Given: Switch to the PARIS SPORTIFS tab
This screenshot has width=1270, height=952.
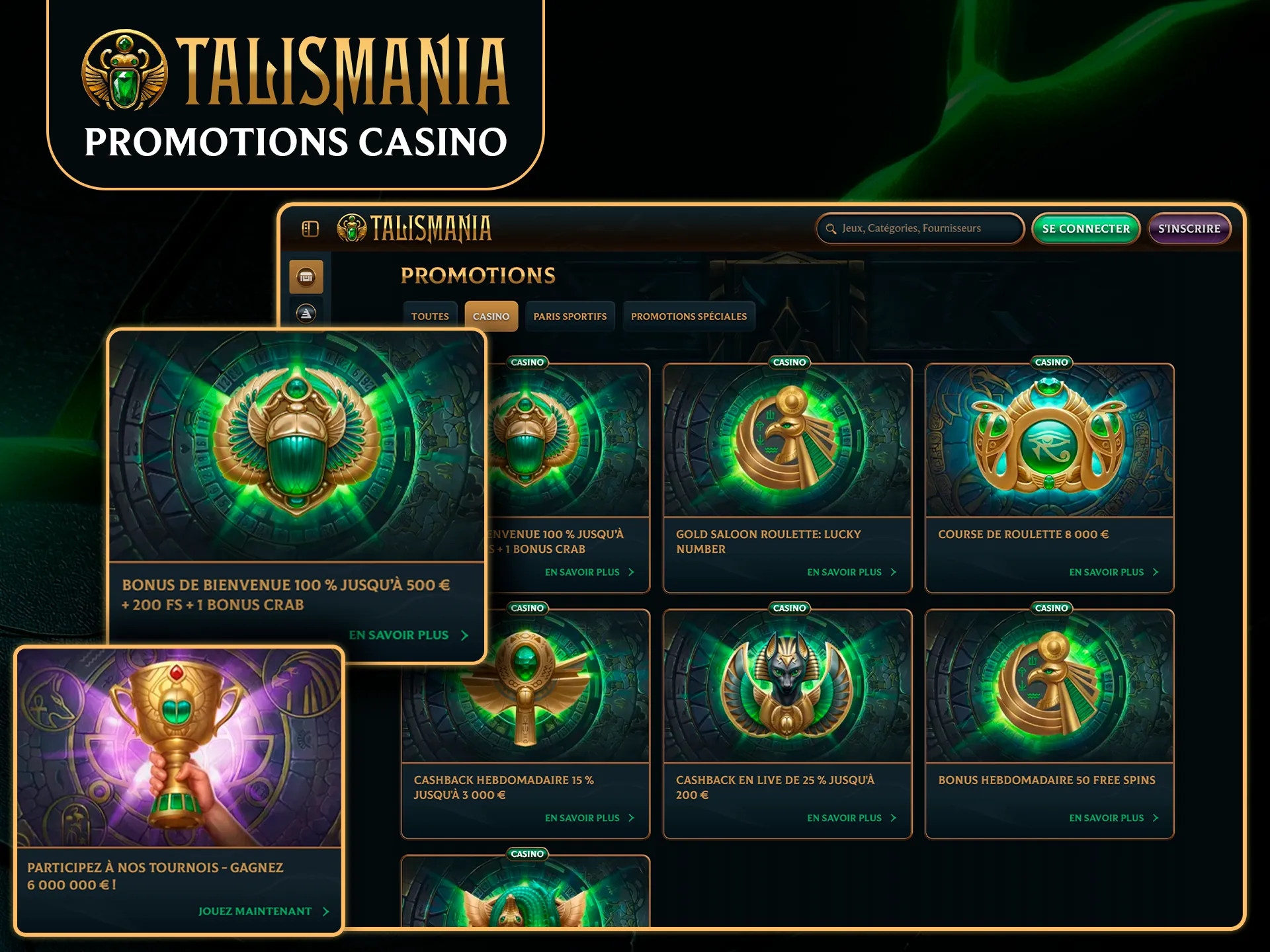Looking at the screenshot, I should 570,316.
